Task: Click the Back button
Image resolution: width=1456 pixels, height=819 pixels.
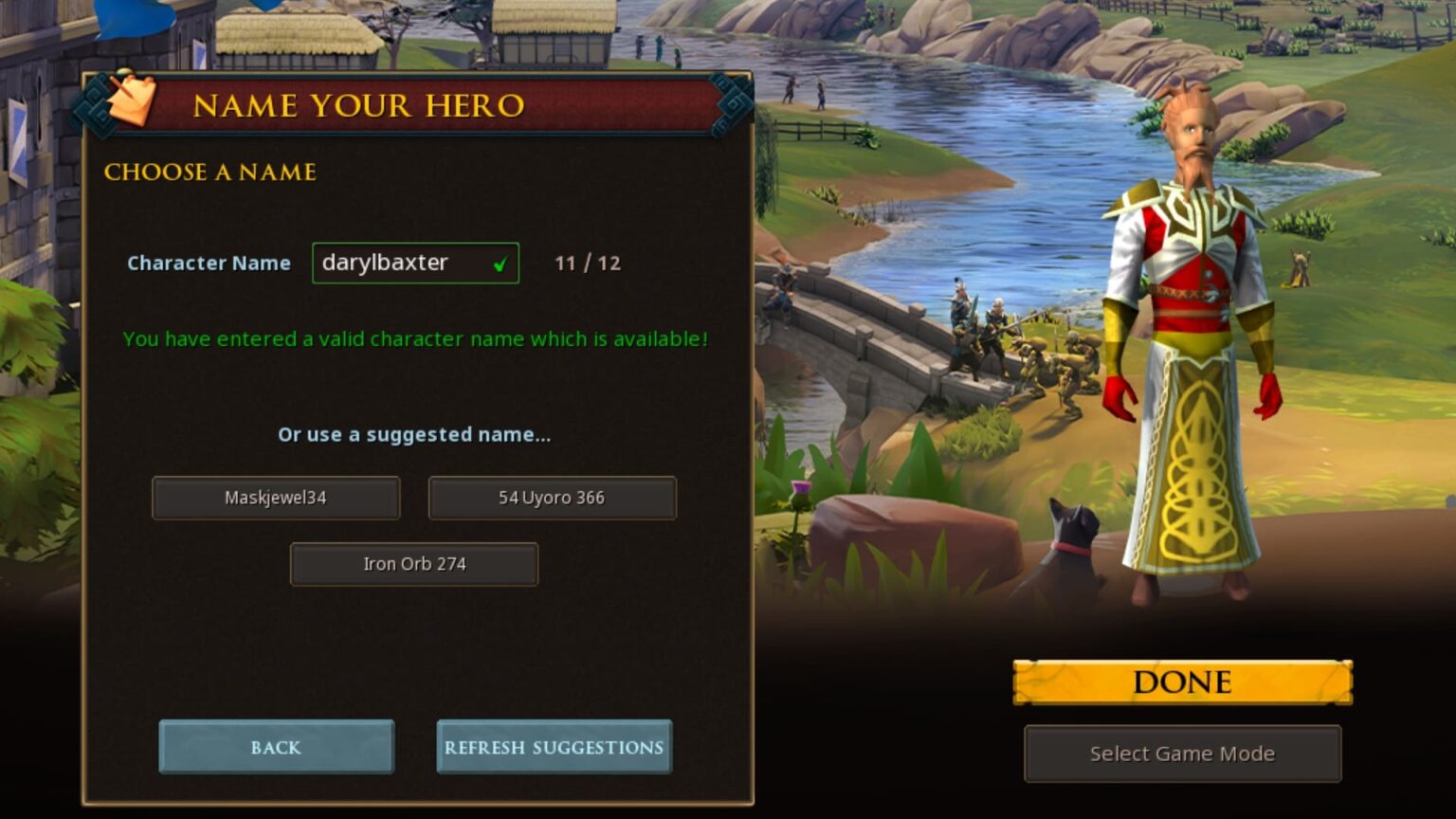Action: (x=276, y=747)
